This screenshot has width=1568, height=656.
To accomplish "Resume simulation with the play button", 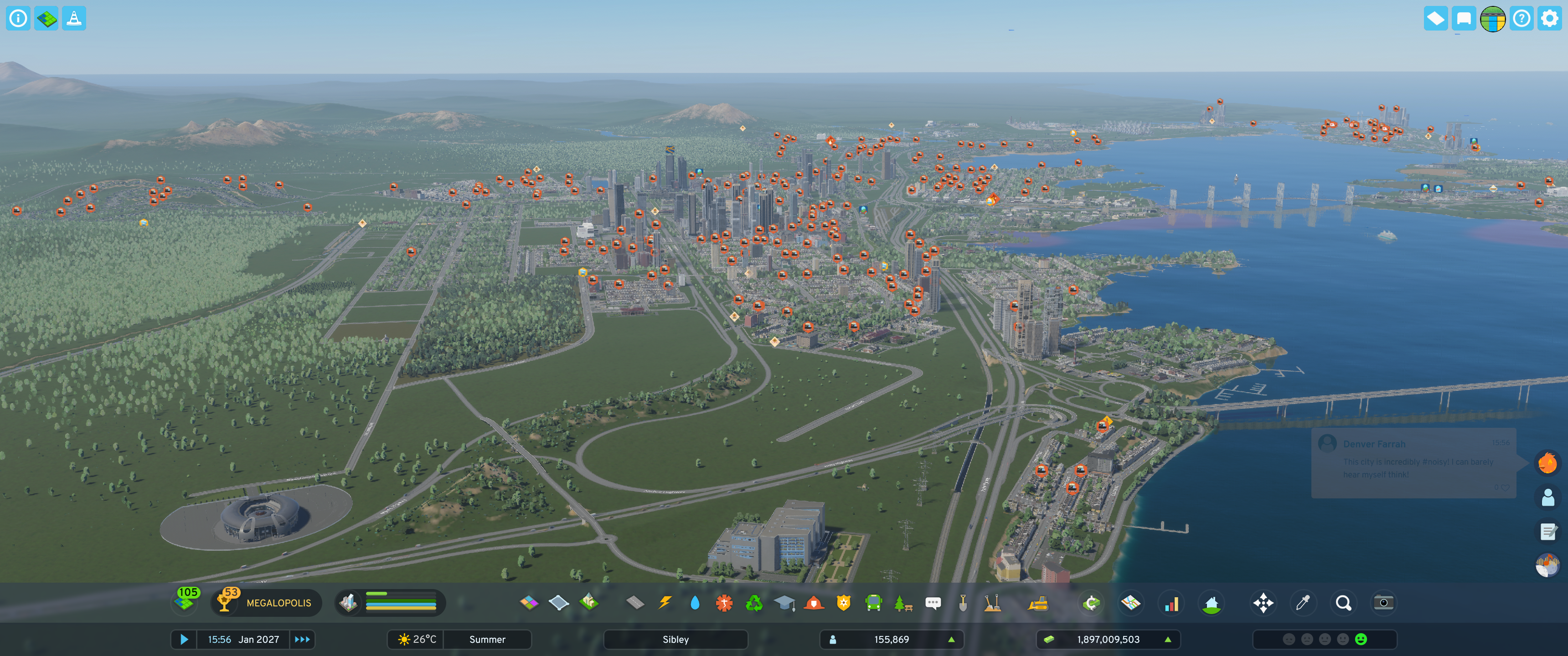I will tap(184, 639).
